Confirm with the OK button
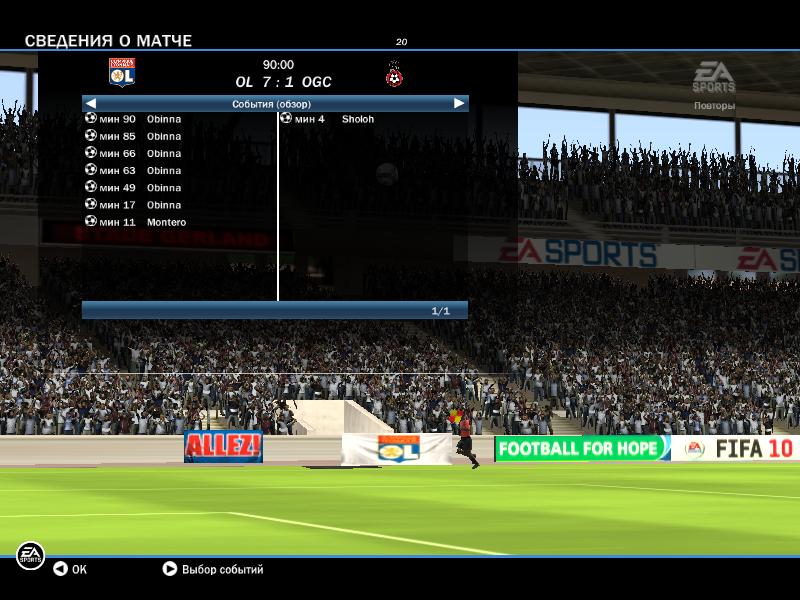Screen dimensions: 800x600 coord(70,569)
